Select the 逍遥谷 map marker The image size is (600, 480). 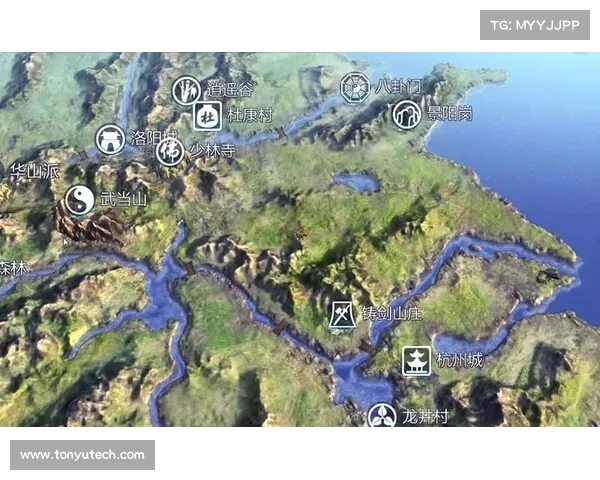click(187, 91)
